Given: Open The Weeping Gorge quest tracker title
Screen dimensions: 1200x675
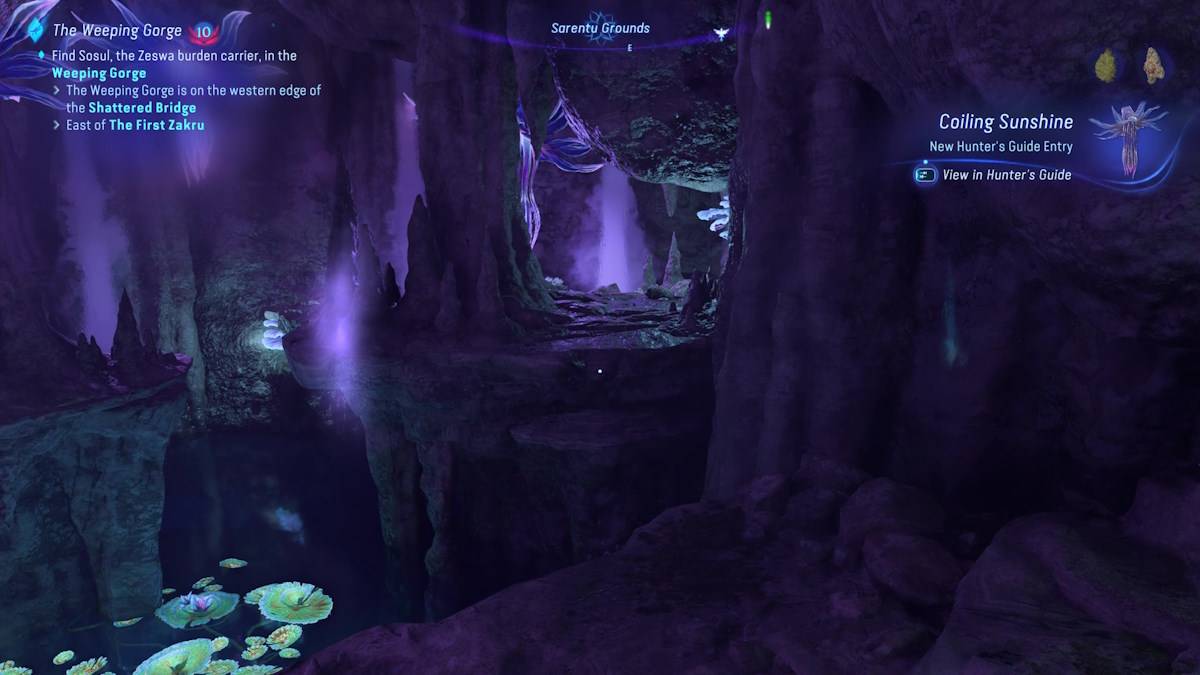Looking at the screenshot, I should (117, 31).
